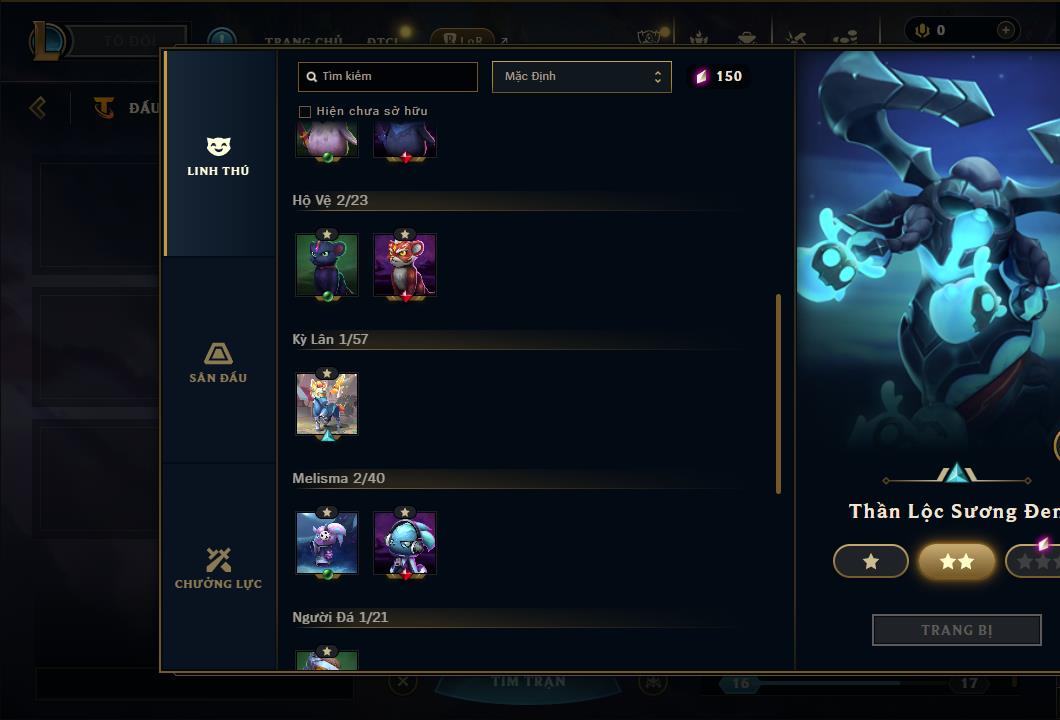The image size is (1060, 720).
Task: Select the black panther Hộ Vệ pet
Action: tap(327, 265)
